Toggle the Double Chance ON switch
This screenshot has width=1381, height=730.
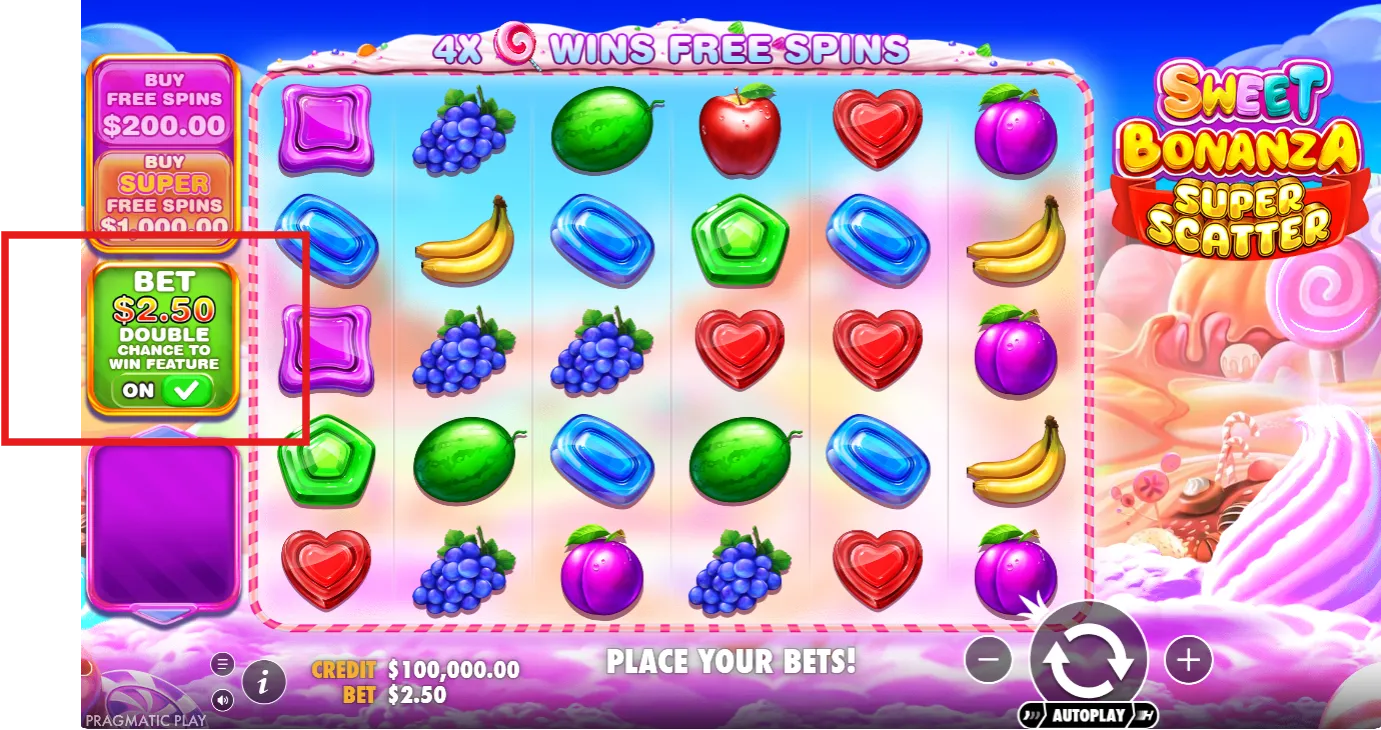click(x=163, y=391)
